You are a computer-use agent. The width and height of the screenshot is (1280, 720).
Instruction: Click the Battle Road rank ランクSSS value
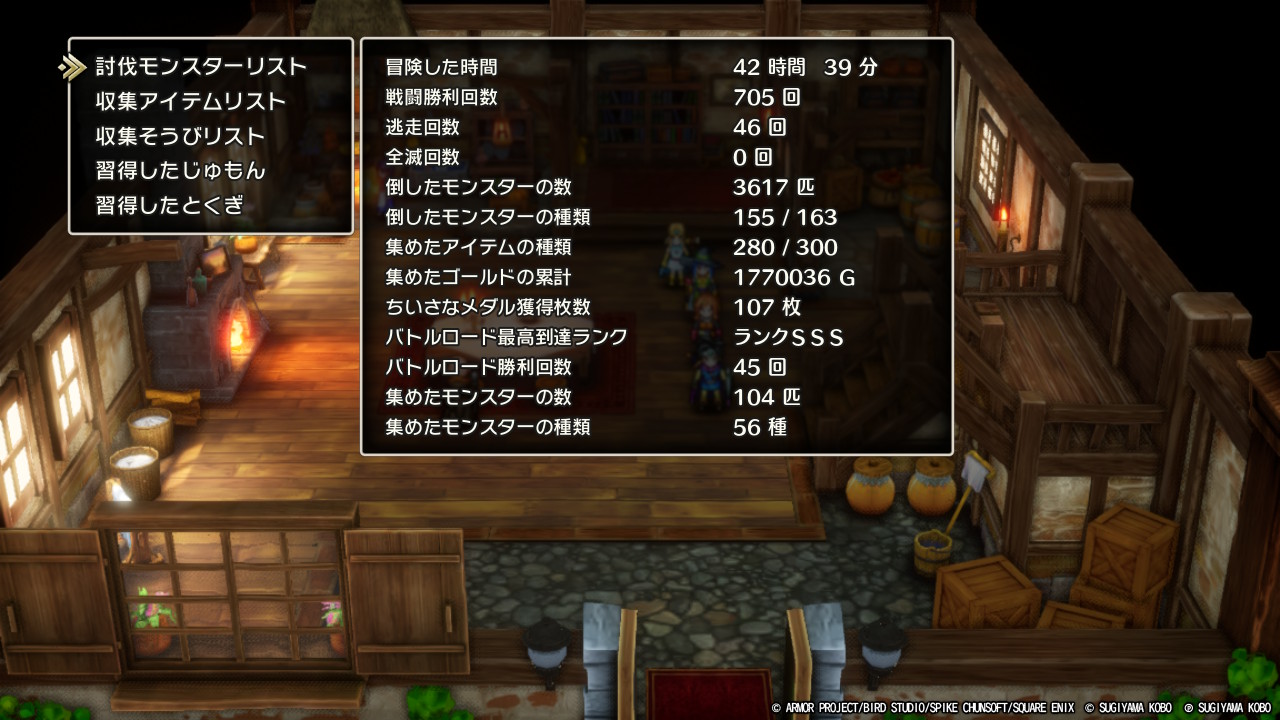(791, 338)
